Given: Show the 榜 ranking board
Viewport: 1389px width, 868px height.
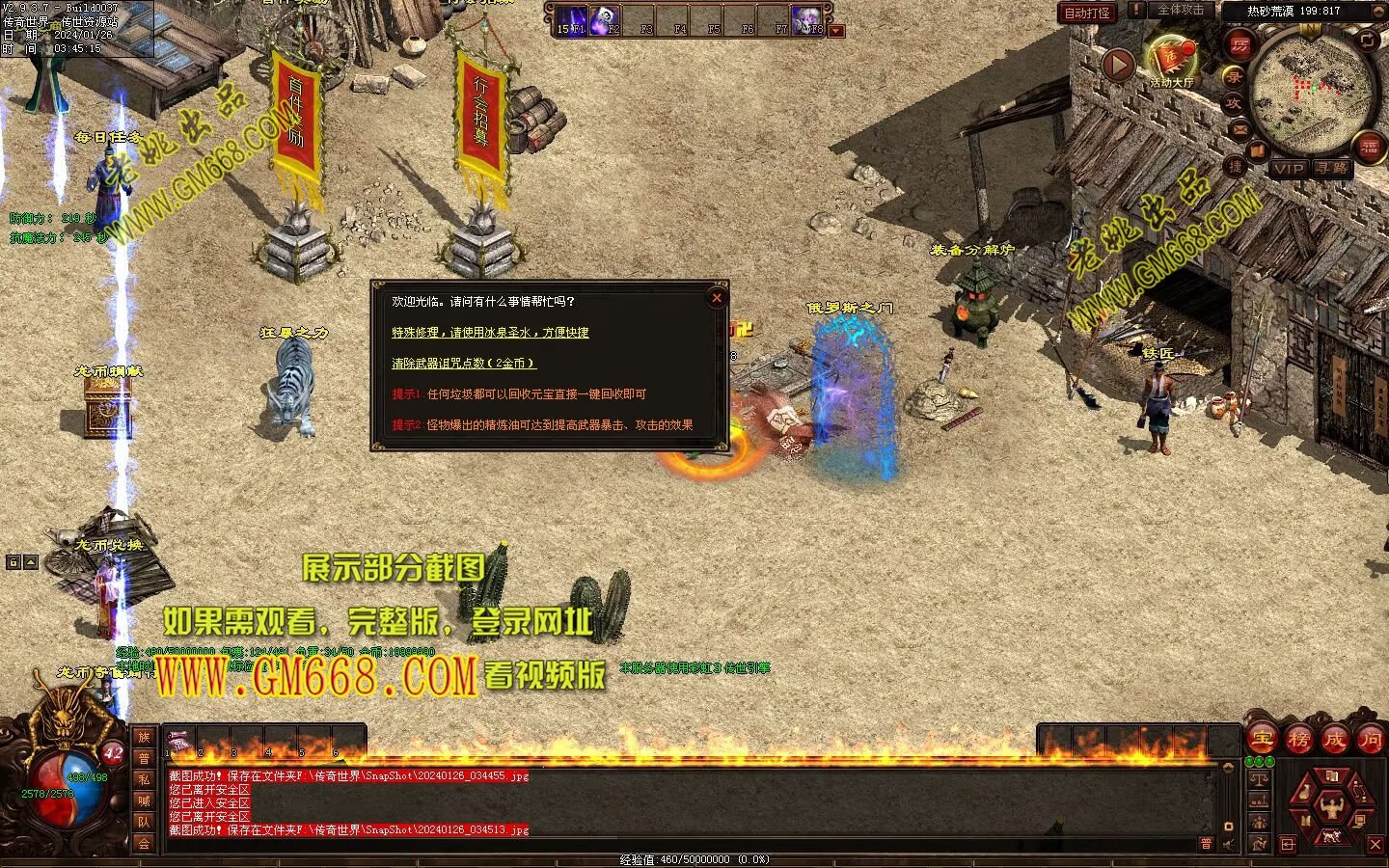Looking at the screenshot, I should [1298, 740].
